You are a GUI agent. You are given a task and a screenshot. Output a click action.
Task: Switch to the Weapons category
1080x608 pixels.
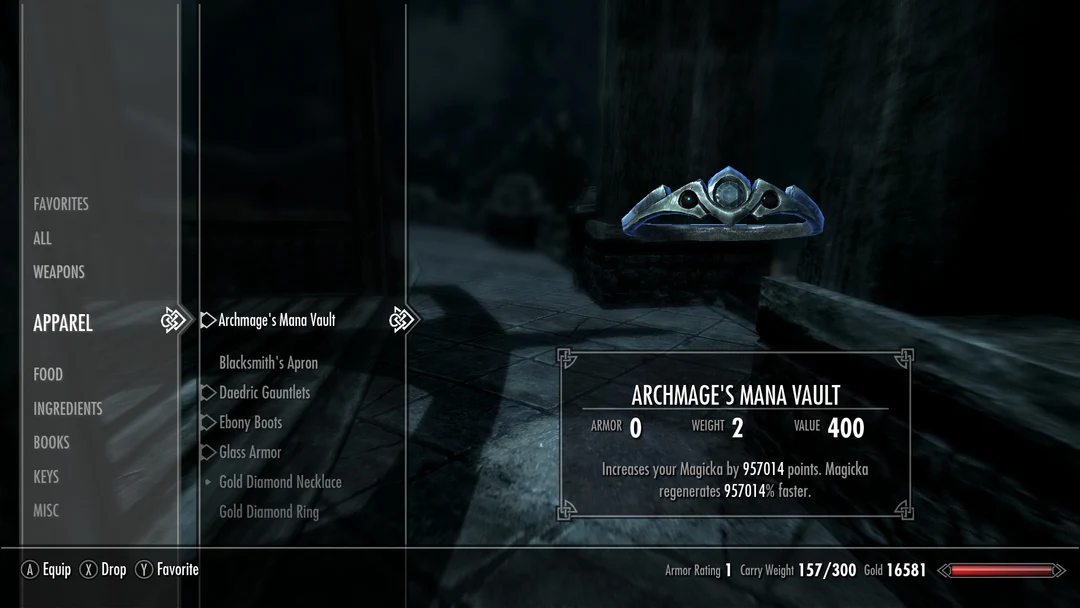point(59,272)
